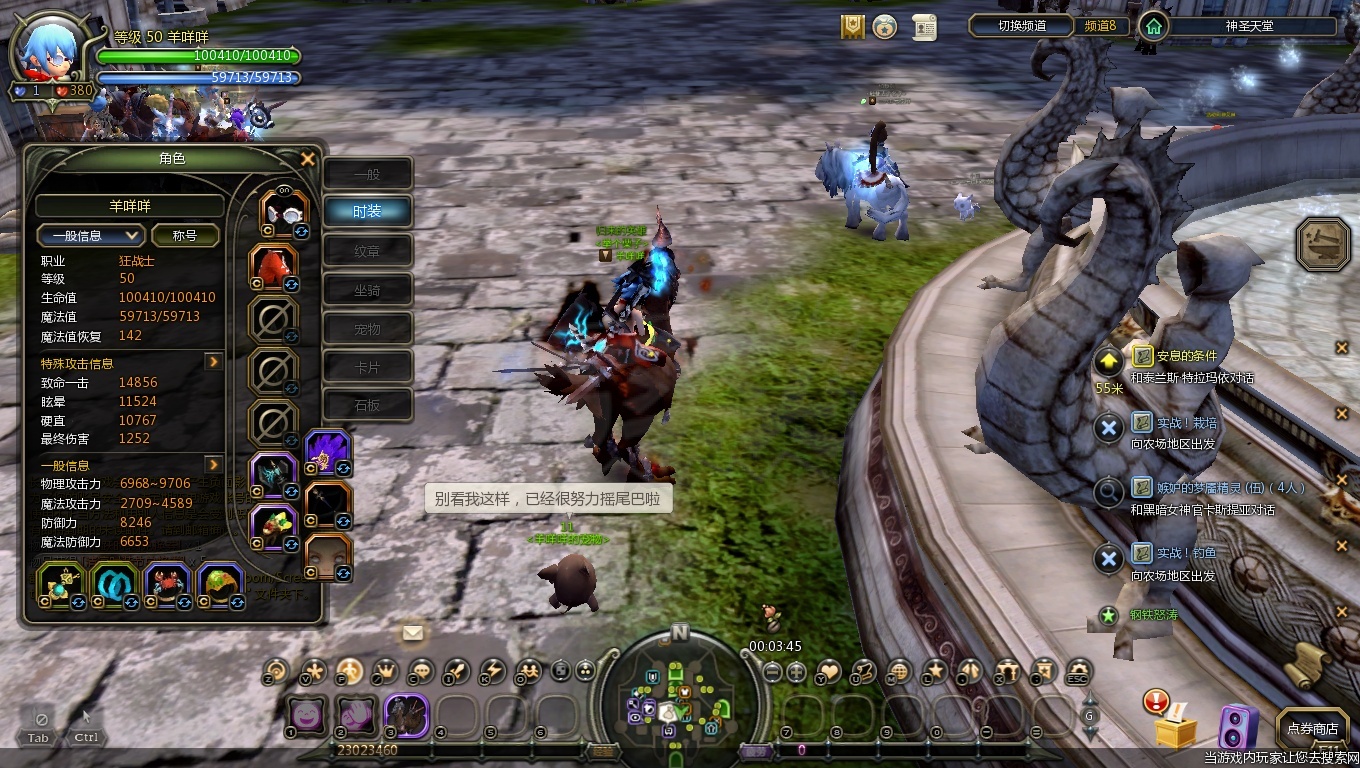Open the 宠物 pet tab
The height and width of the screenshot is (768, 1360).
click(367, 328)
